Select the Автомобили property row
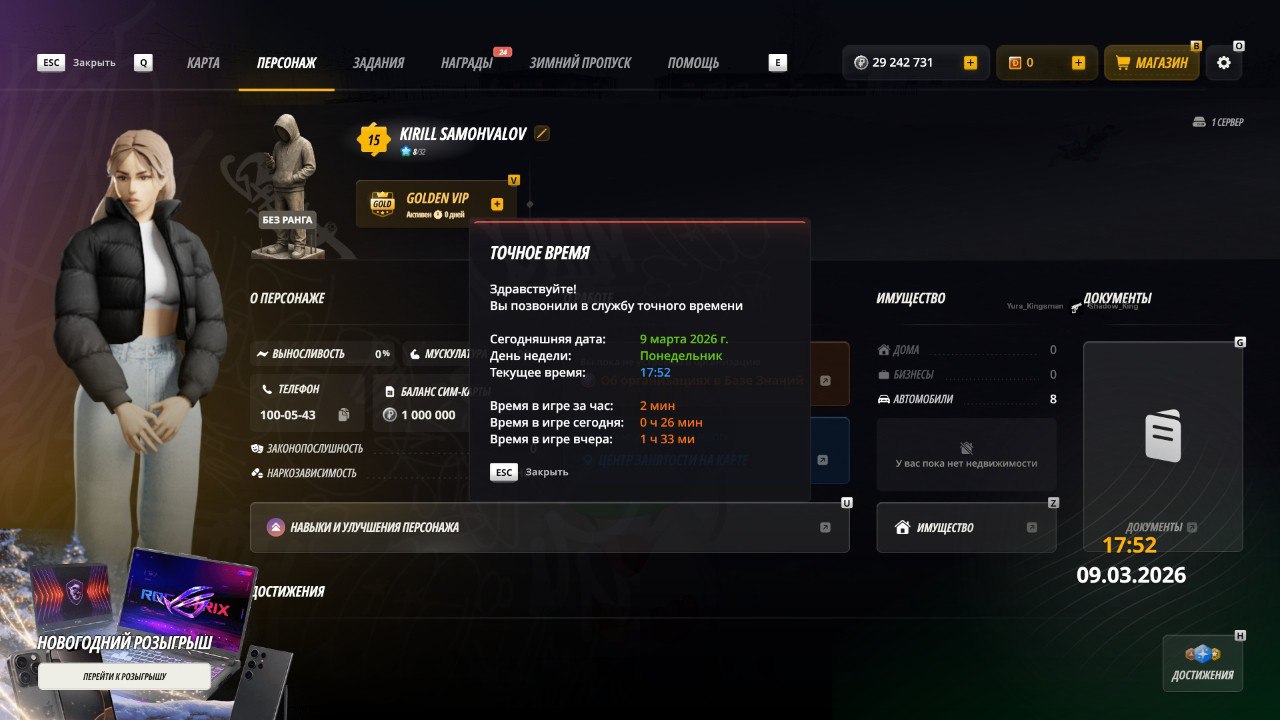Viewport: 1280px width, 720px height. coord(966,399)
